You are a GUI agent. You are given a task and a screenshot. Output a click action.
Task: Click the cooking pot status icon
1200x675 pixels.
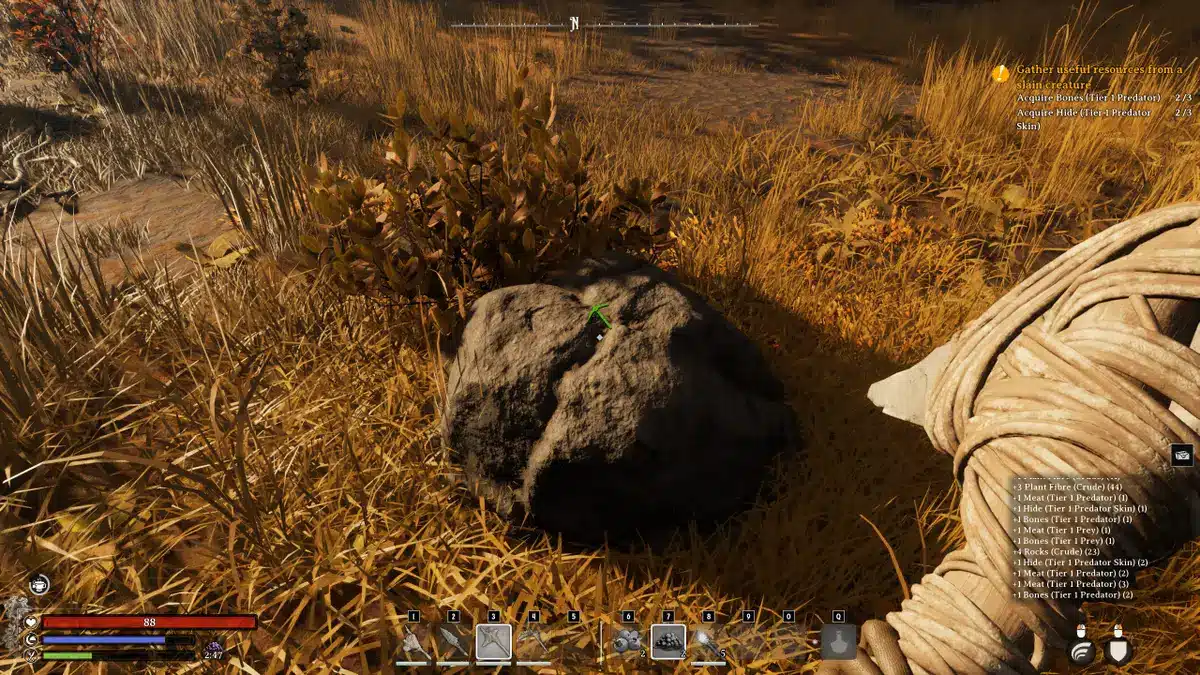[38, 584]
